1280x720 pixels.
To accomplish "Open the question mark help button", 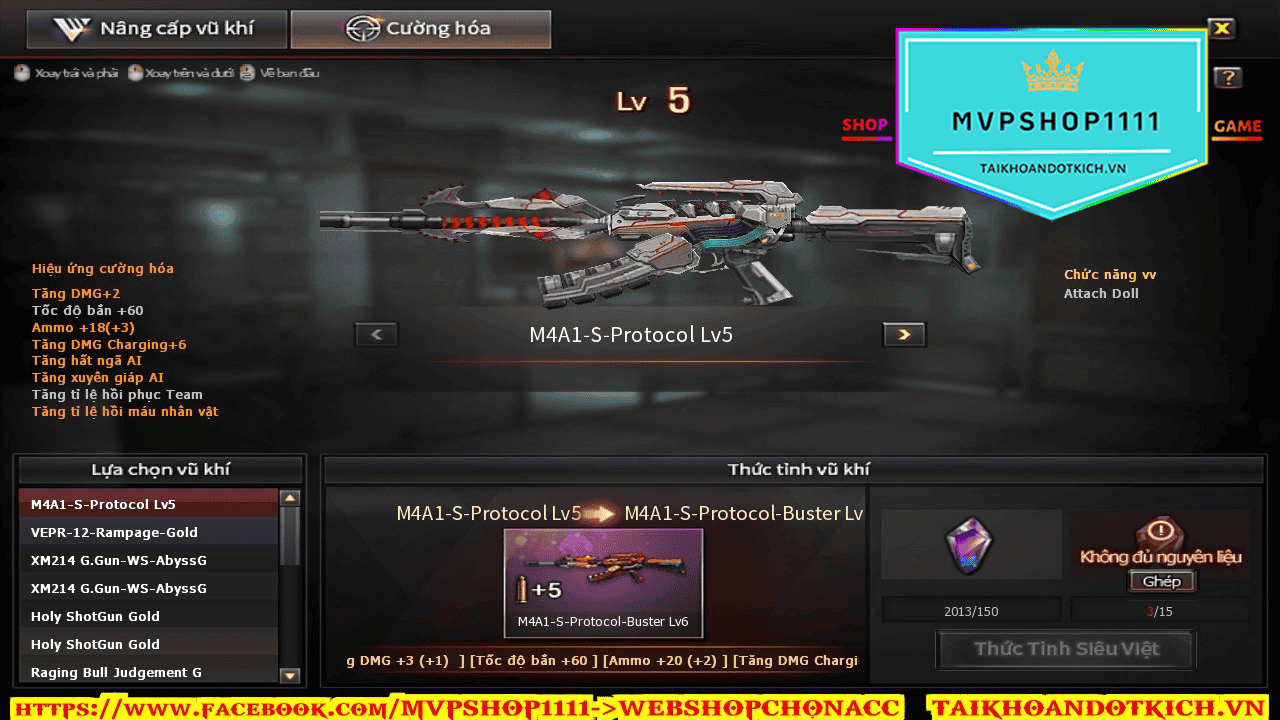I will click(x=1228, y=78).
